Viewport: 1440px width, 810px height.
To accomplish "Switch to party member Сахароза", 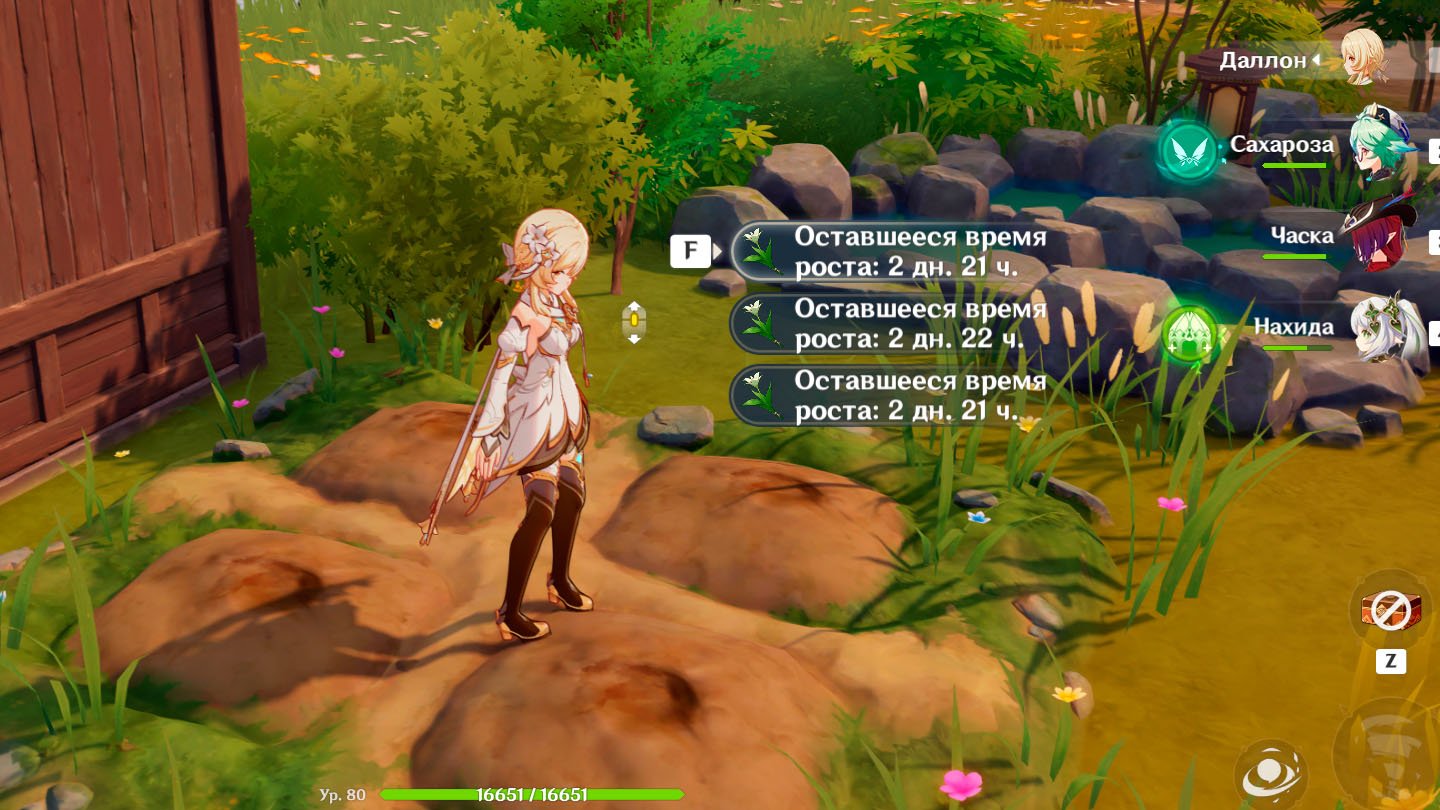I will click(1382, 148).
